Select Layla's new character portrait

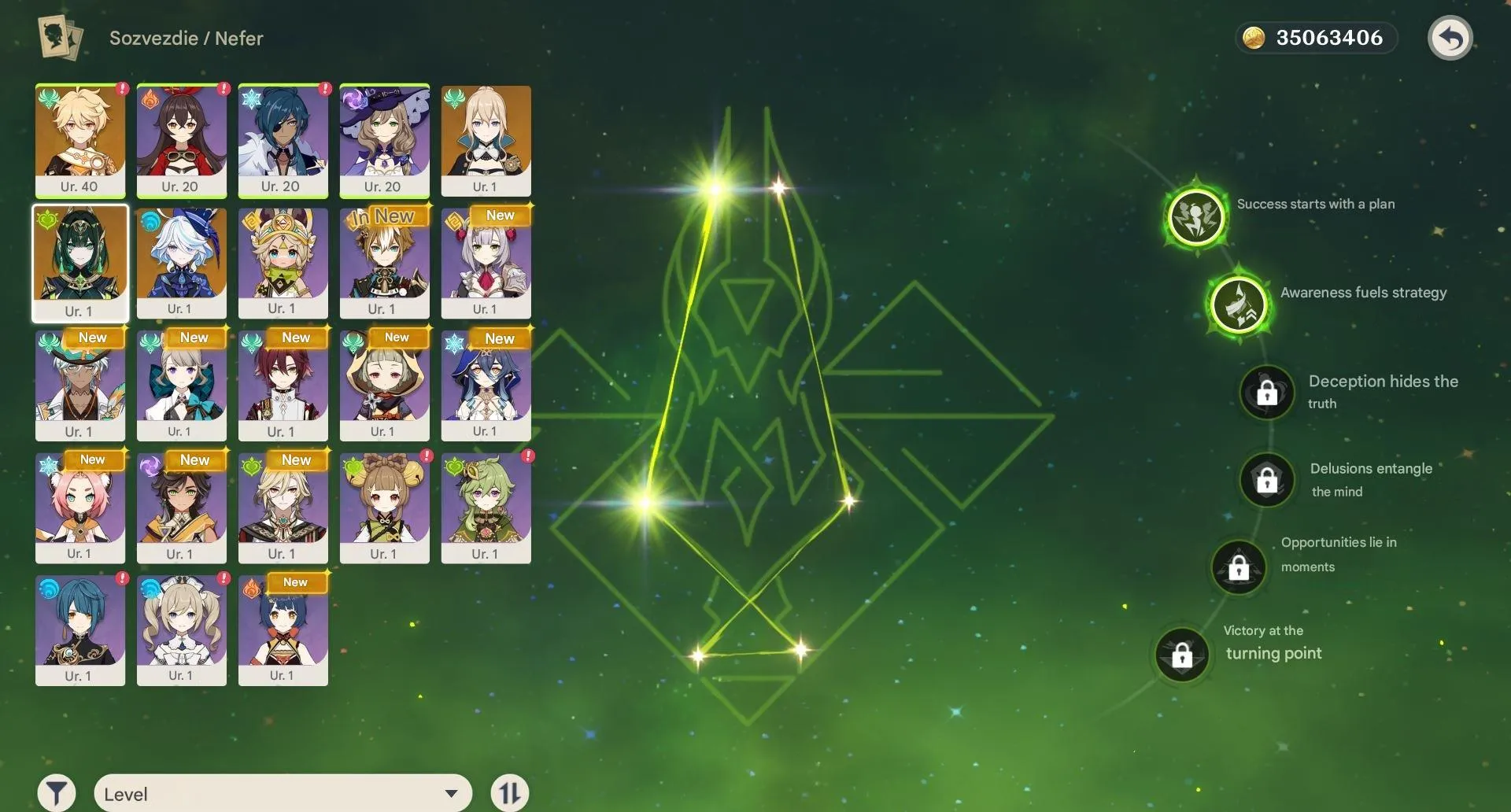pos(486,386)
